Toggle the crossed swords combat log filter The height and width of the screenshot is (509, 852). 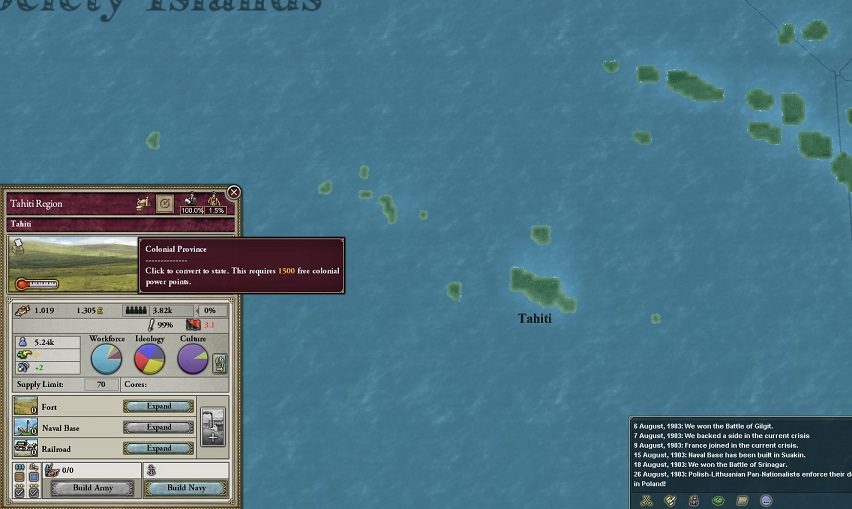click(x=647, y=499)
